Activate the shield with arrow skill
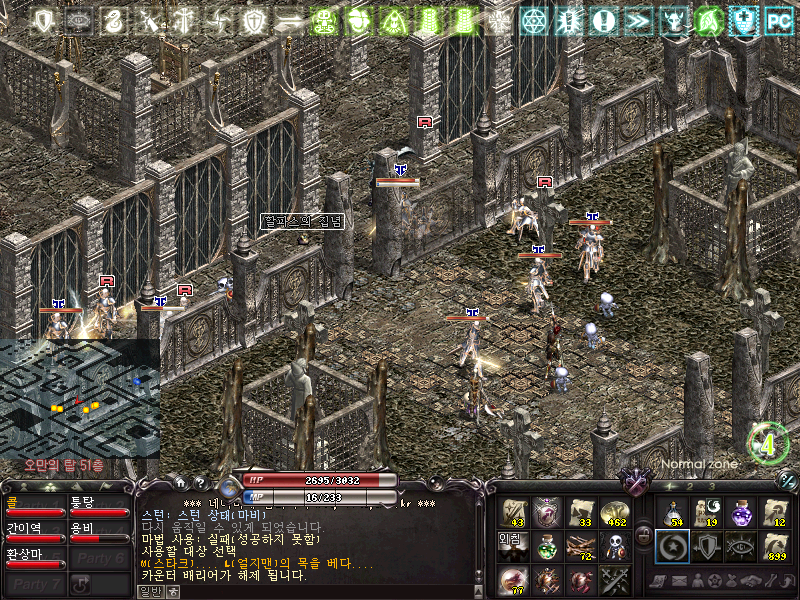 [x=706, y=547]
